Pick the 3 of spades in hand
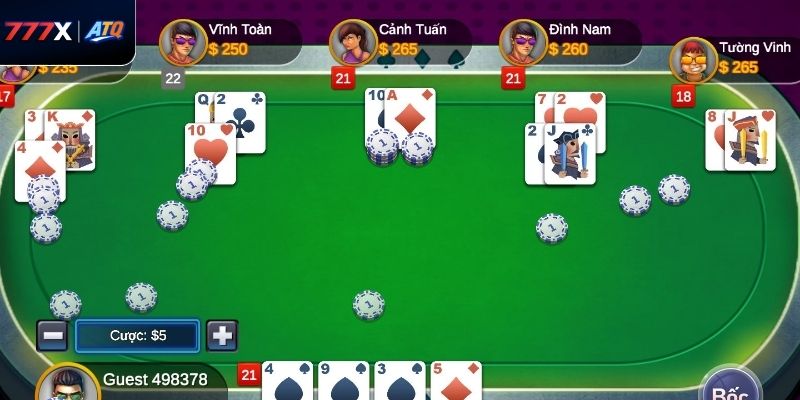Screen dimensions: 800x400 (399, 382)
